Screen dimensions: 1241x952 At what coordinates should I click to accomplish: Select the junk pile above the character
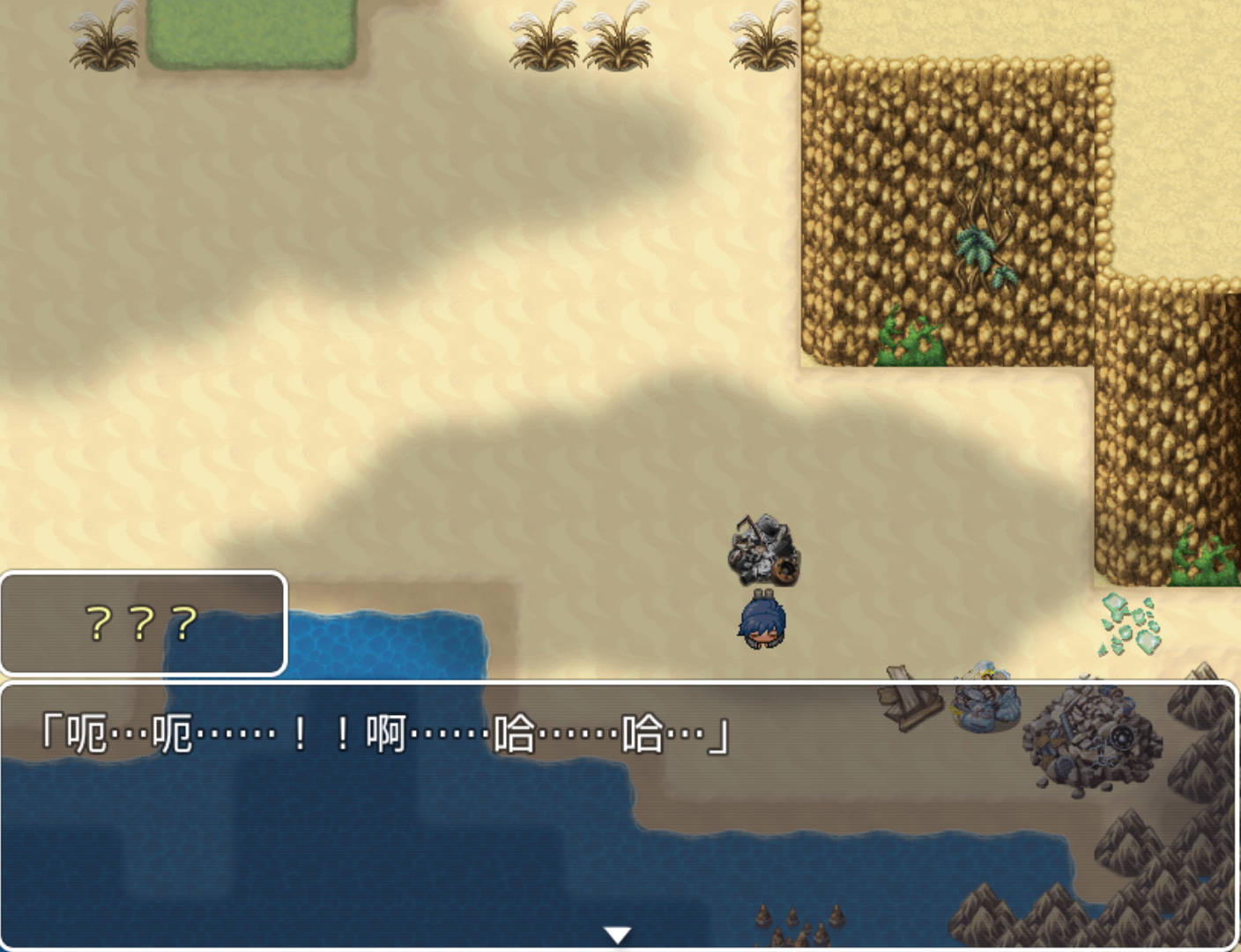pyautogui.click(x=765, y=548)
